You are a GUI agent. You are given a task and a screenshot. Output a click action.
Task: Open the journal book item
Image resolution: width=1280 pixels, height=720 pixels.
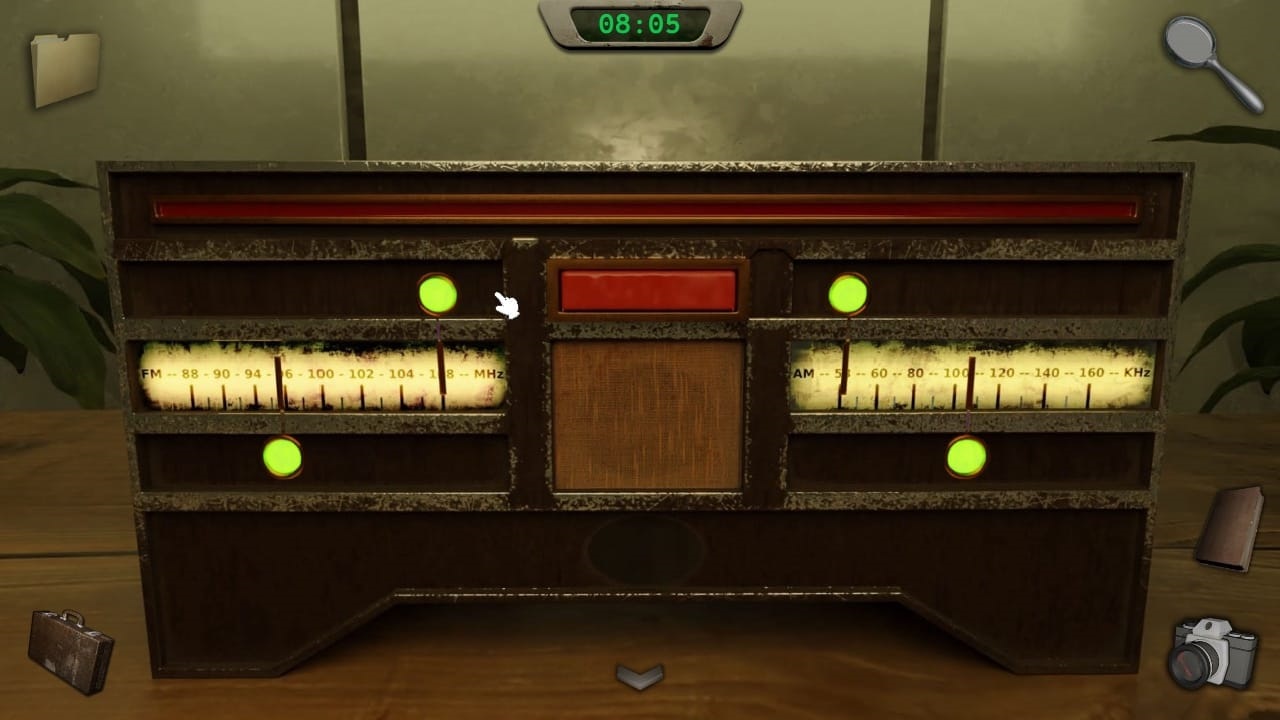(1228, 529)
